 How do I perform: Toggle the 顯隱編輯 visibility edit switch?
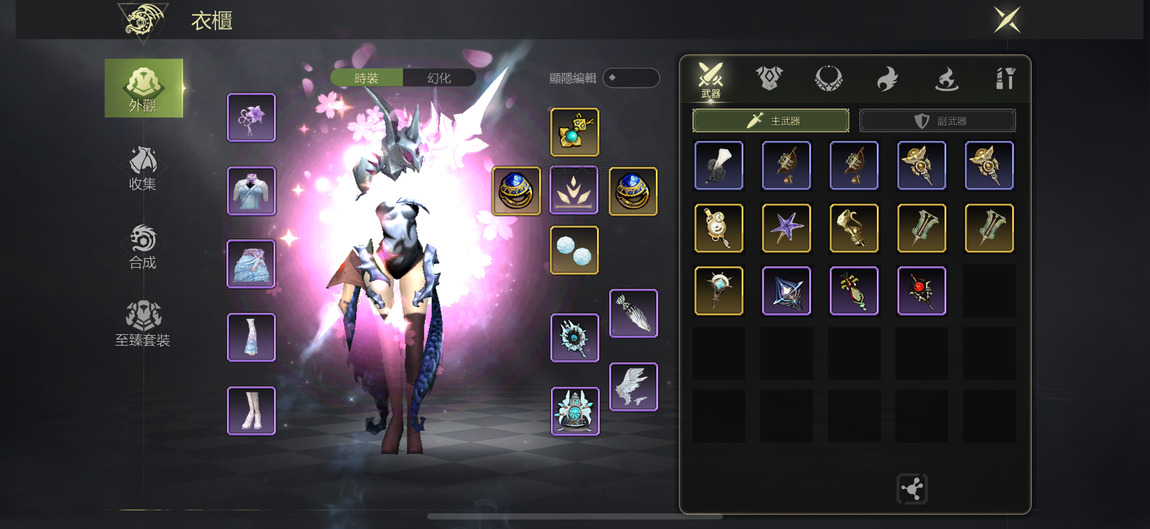tap(630, 78)
